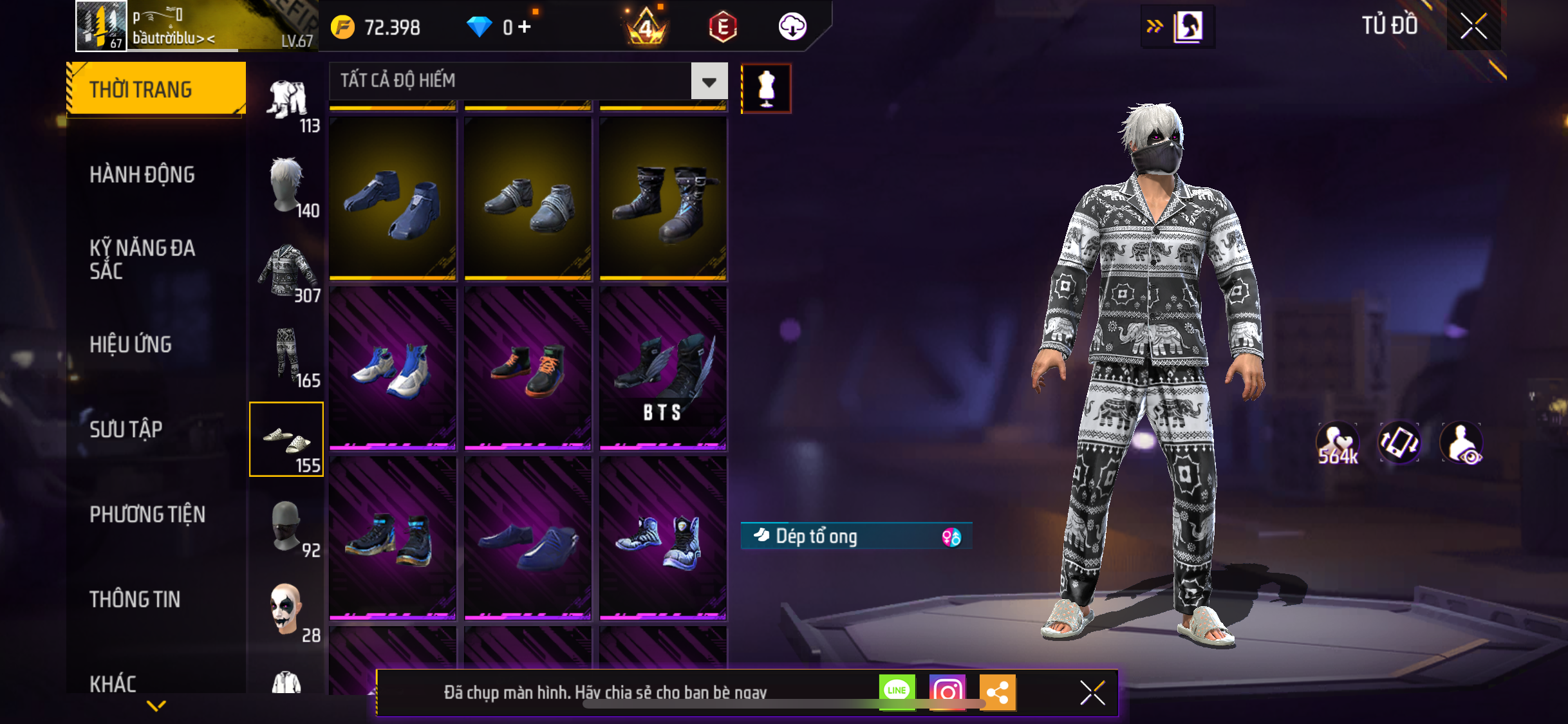Switch to the Kỹ Năng Đa Sắc section
The image size is (1568, 724).
[142, 259]
